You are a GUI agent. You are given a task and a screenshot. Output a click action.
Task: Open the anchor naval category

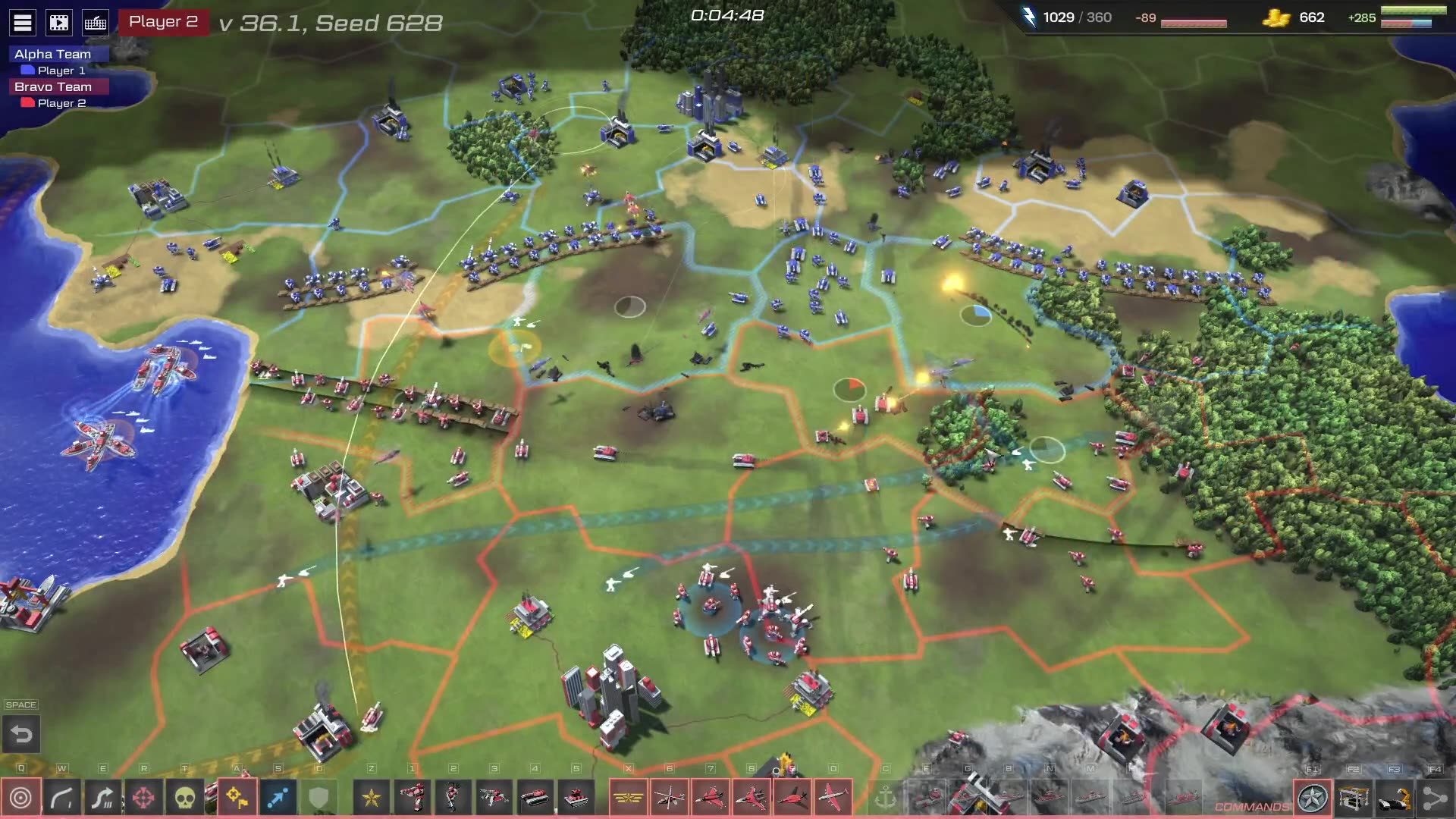885,798
